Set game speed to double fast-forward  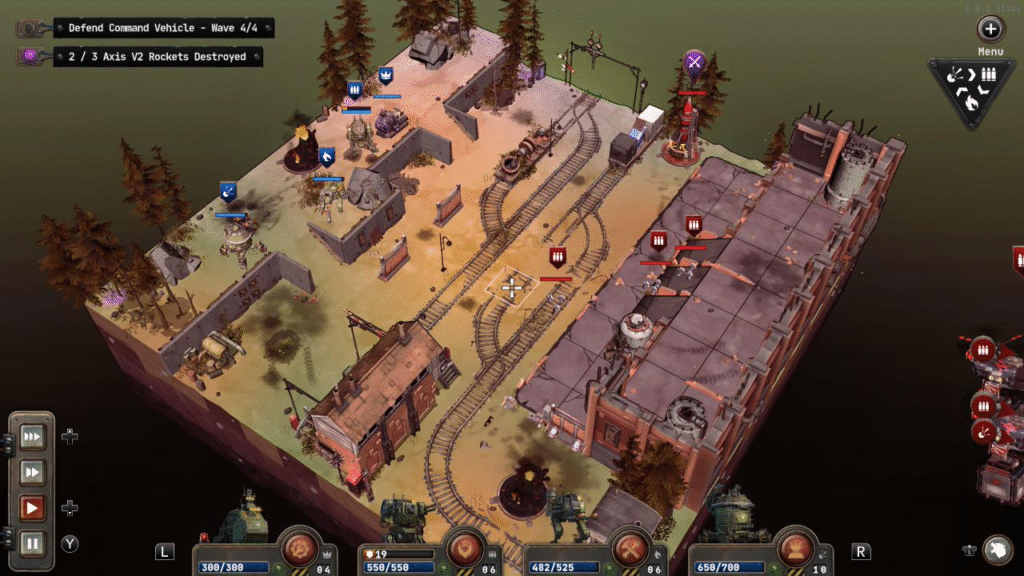click(32, 472)
